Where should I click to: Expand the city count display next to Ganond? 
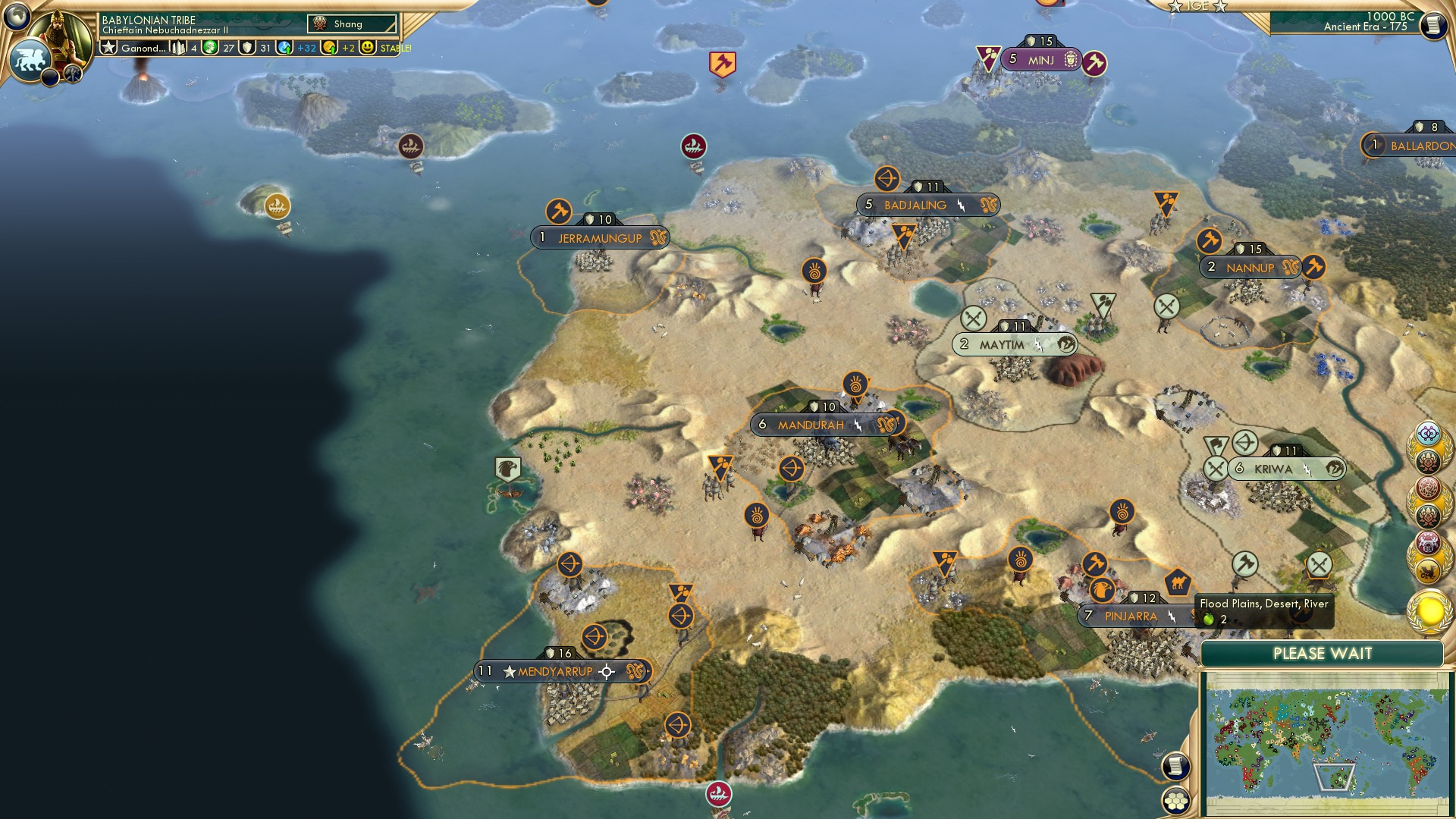[x=179, y=48]
